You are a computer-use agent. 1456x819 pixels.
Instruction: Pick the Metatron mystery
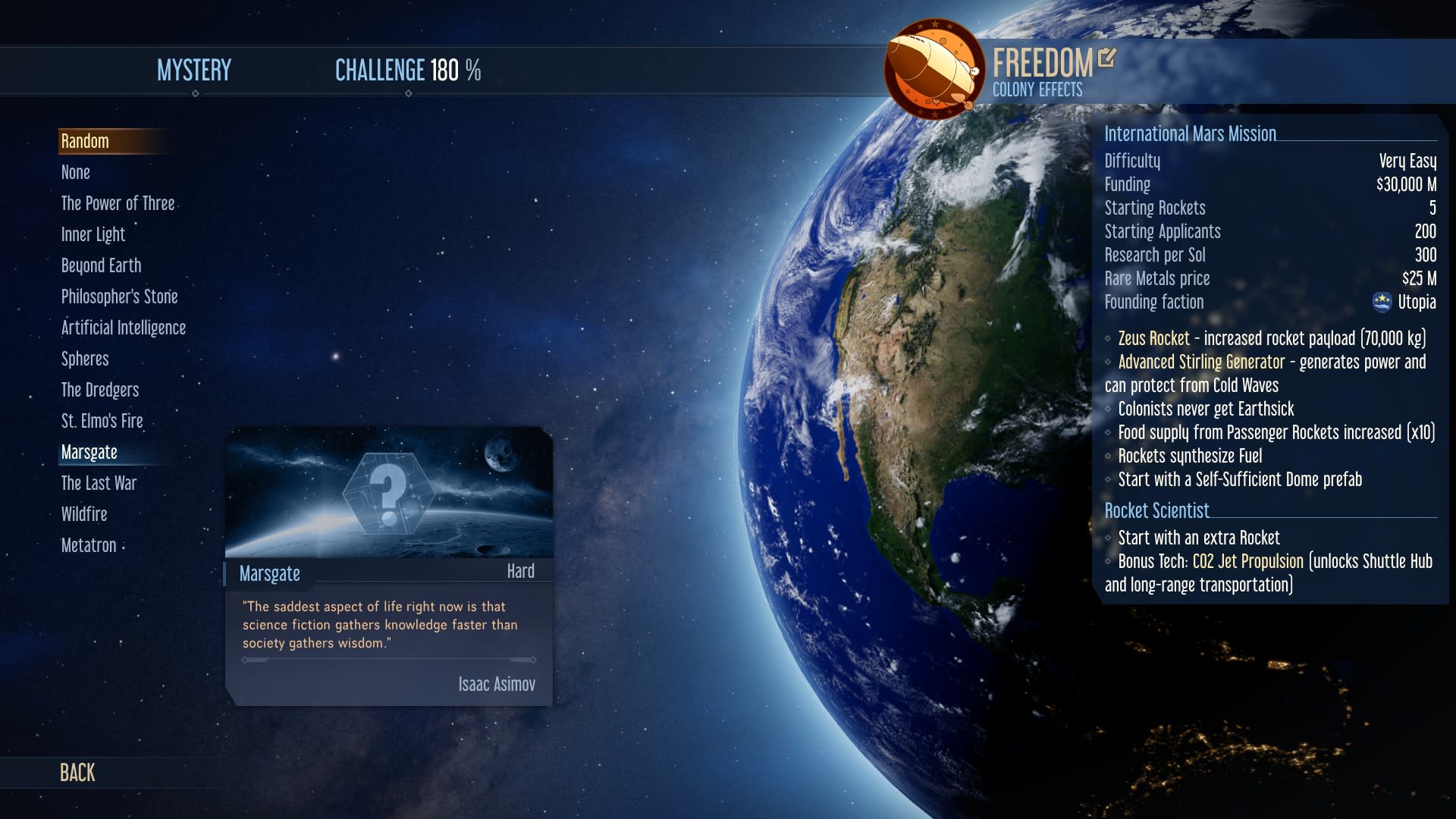tap(89, 545)
